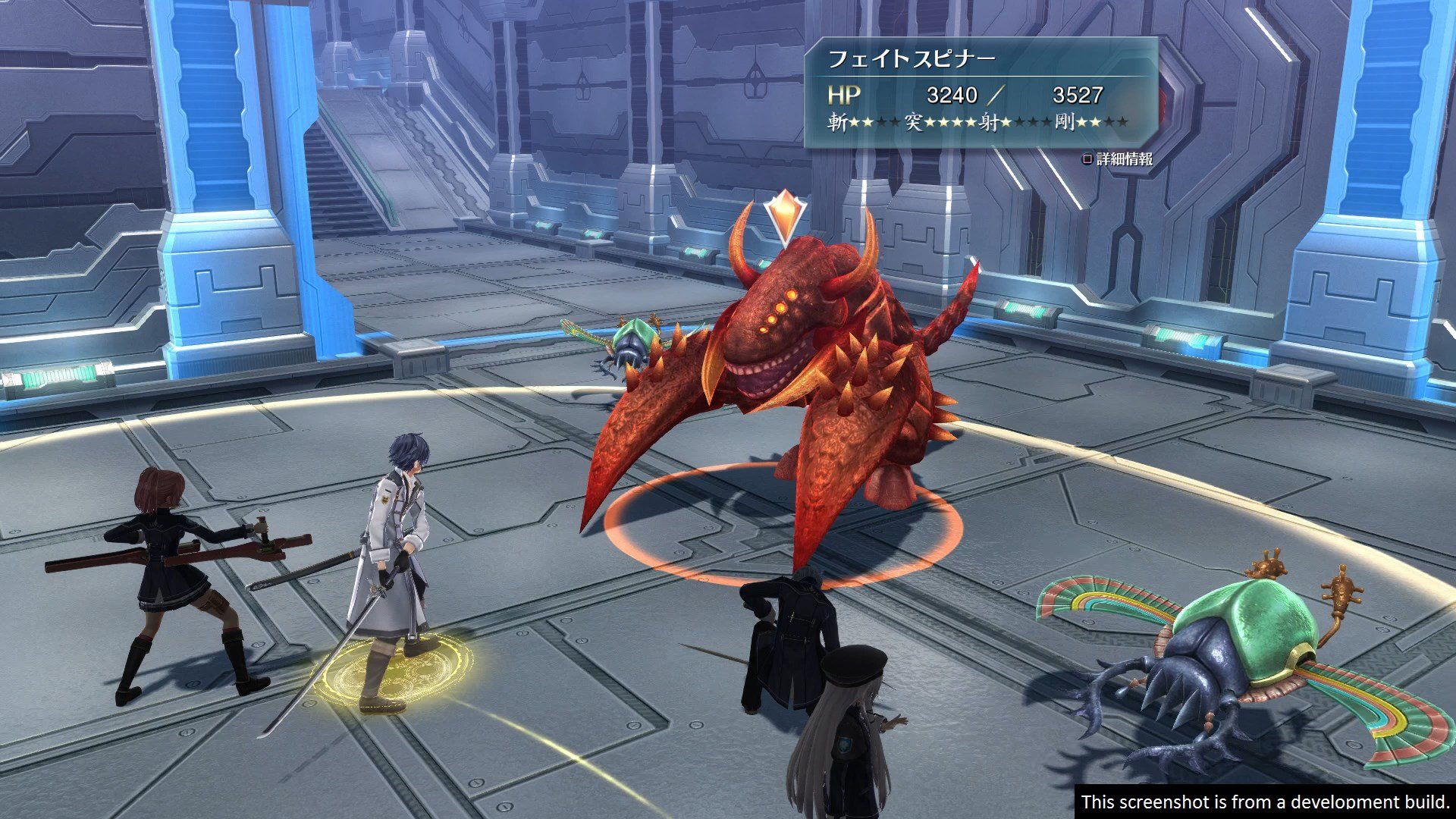The width and height of the screenshot is (1456, 819).
Task: Click the current HP value 3240
Action: [x=954, y=96]
